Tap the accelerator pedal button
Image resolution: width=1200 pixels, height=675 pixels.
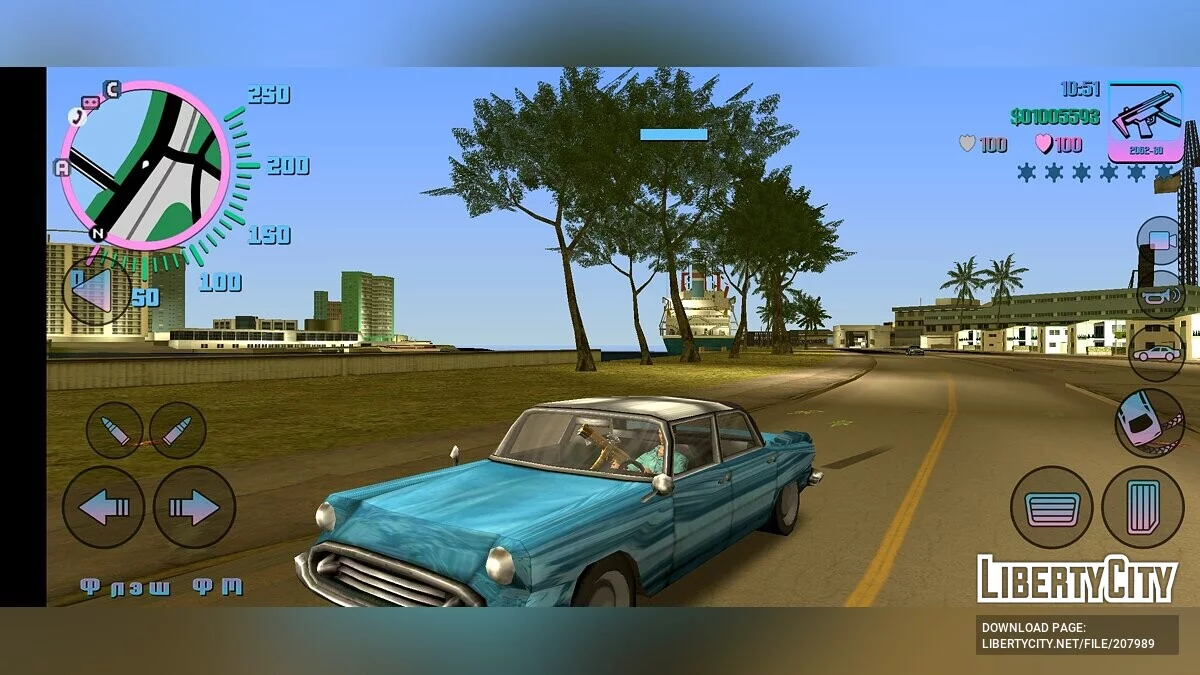tap(1142, 507)
